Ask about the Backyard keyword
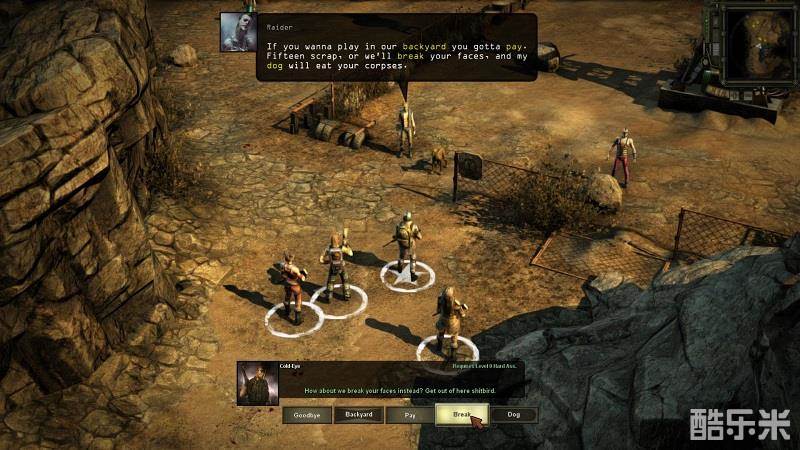 pyautogui.click(x=359, y=415)
